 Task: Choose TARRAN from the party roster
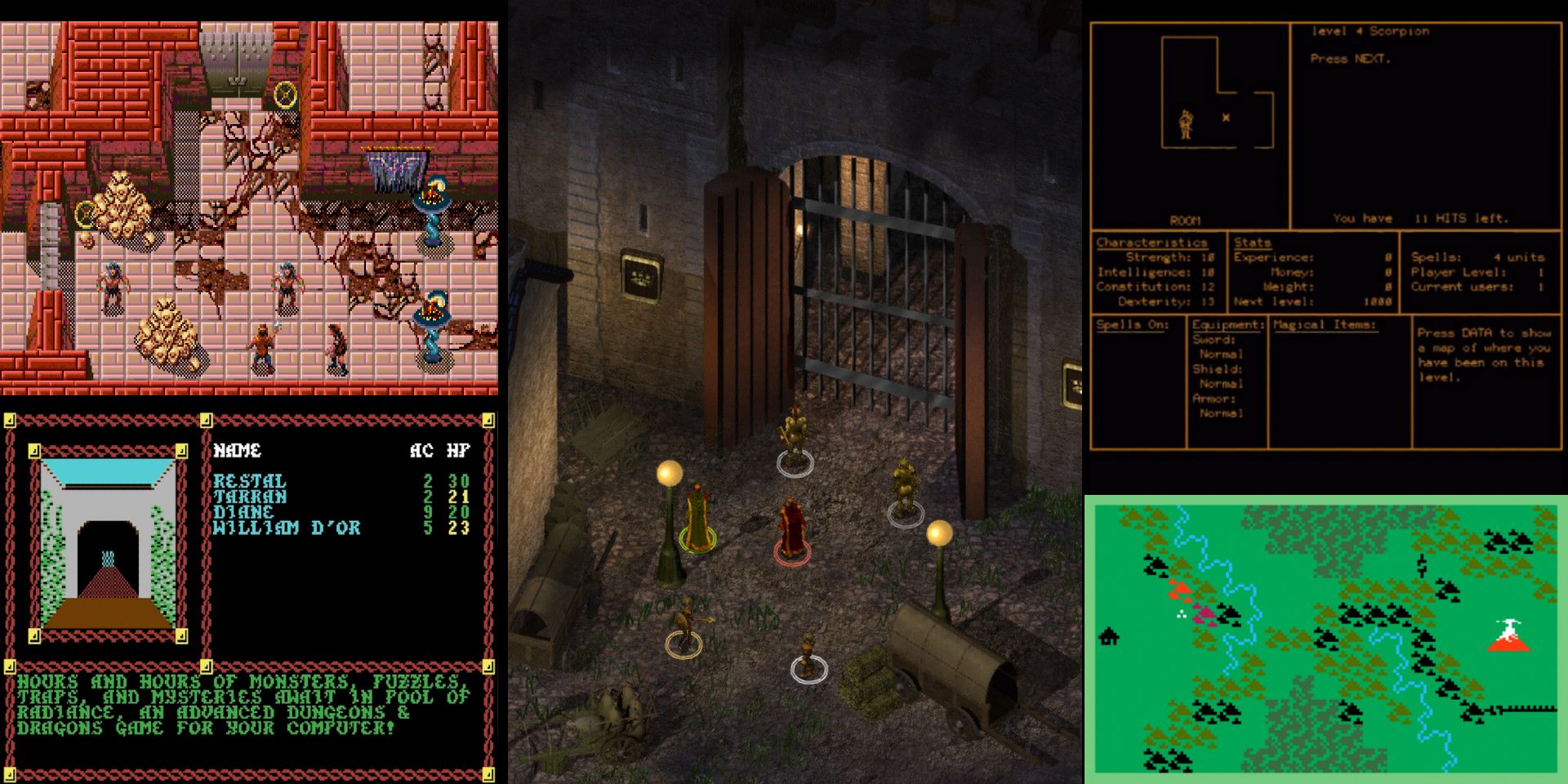(250, 497)
